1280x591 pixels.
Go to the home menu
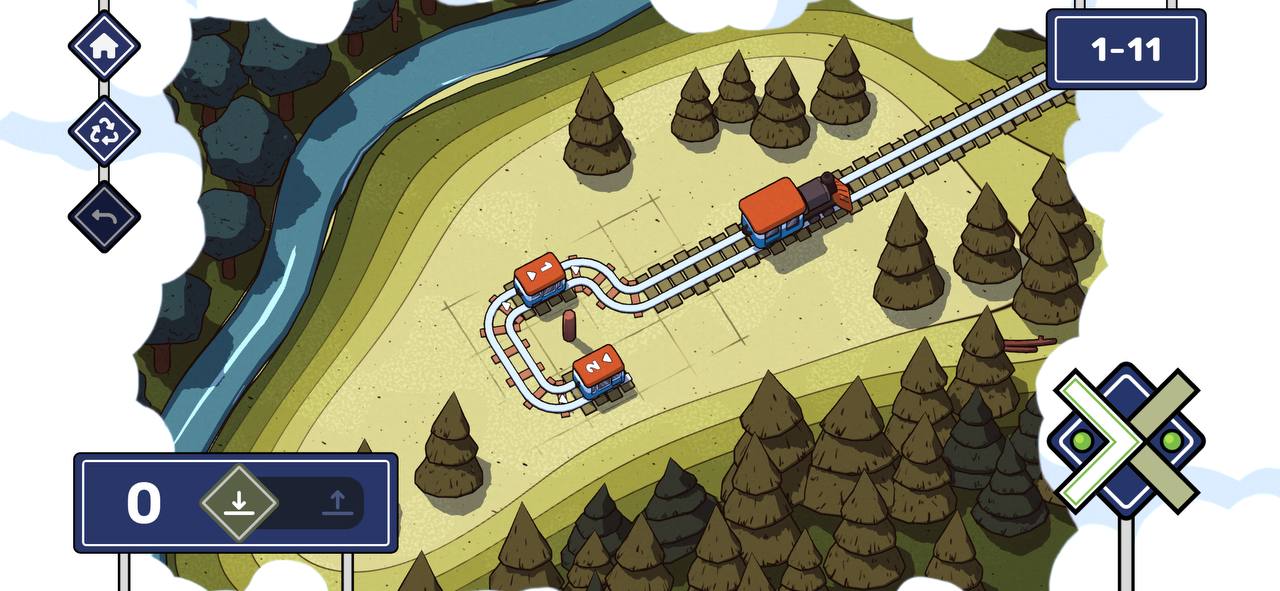104,46
